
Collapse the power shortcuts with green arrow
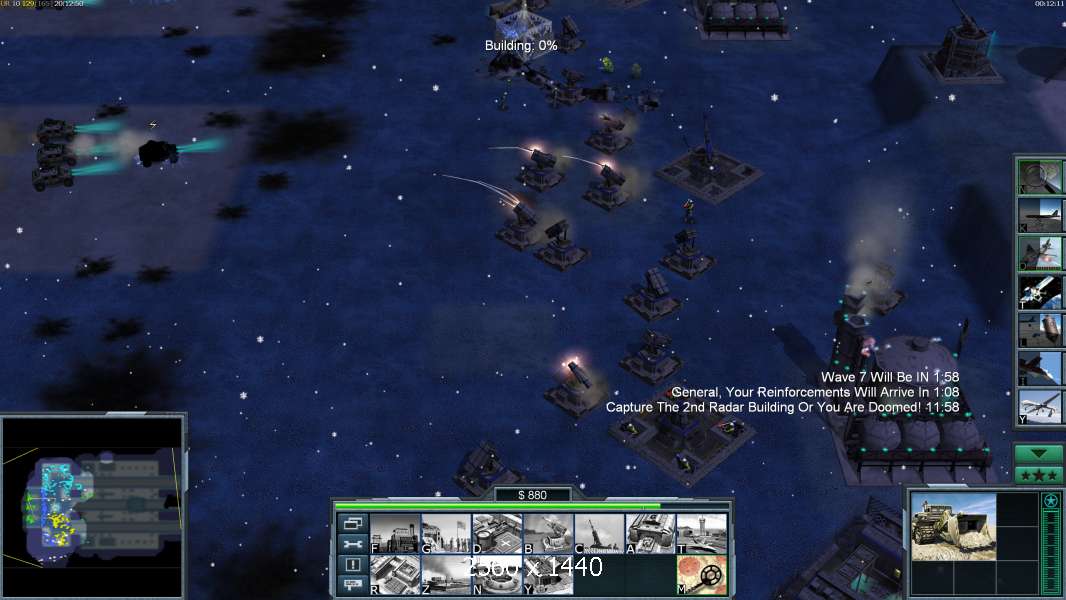(1039, 453)
